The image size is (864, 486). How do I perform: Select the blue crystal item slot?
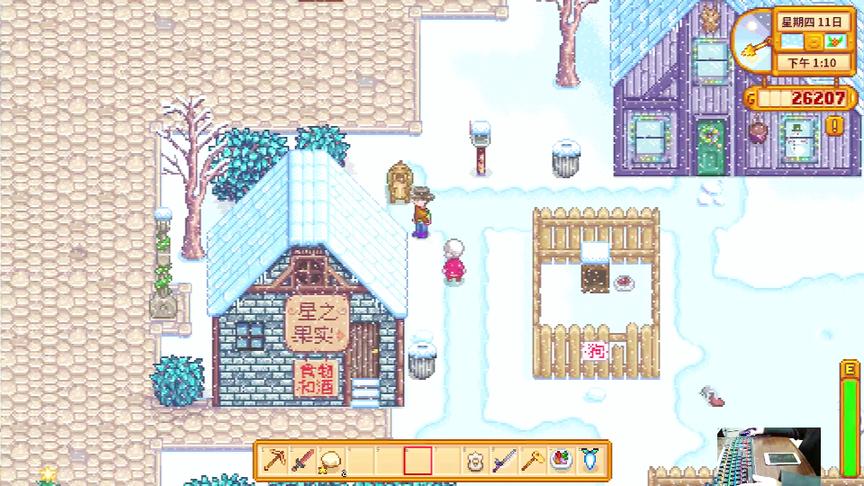click(x=590, y=461)
